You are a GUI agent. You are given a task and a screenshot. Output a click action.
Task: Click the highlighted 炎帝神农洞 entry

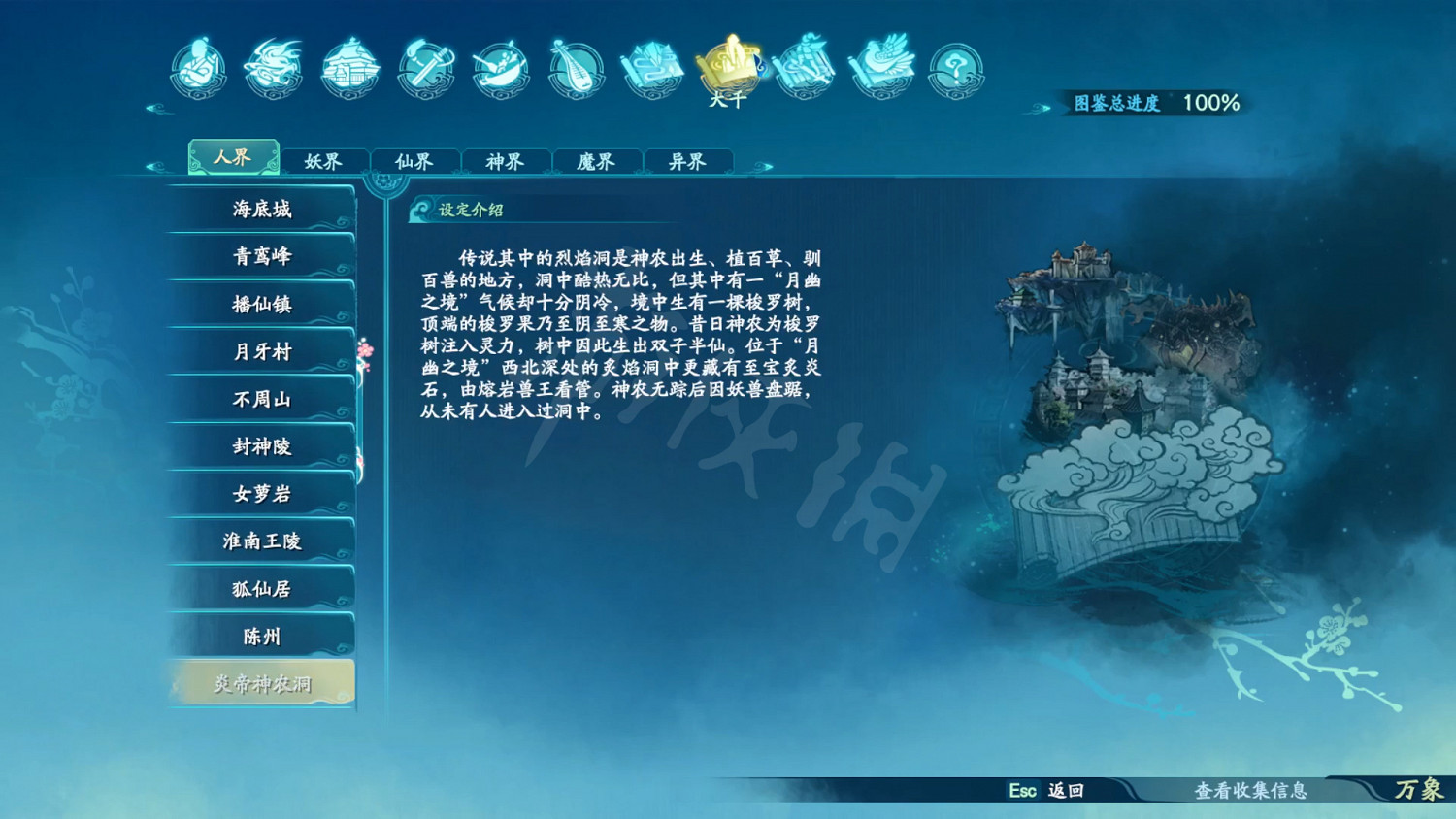[262, 682]
